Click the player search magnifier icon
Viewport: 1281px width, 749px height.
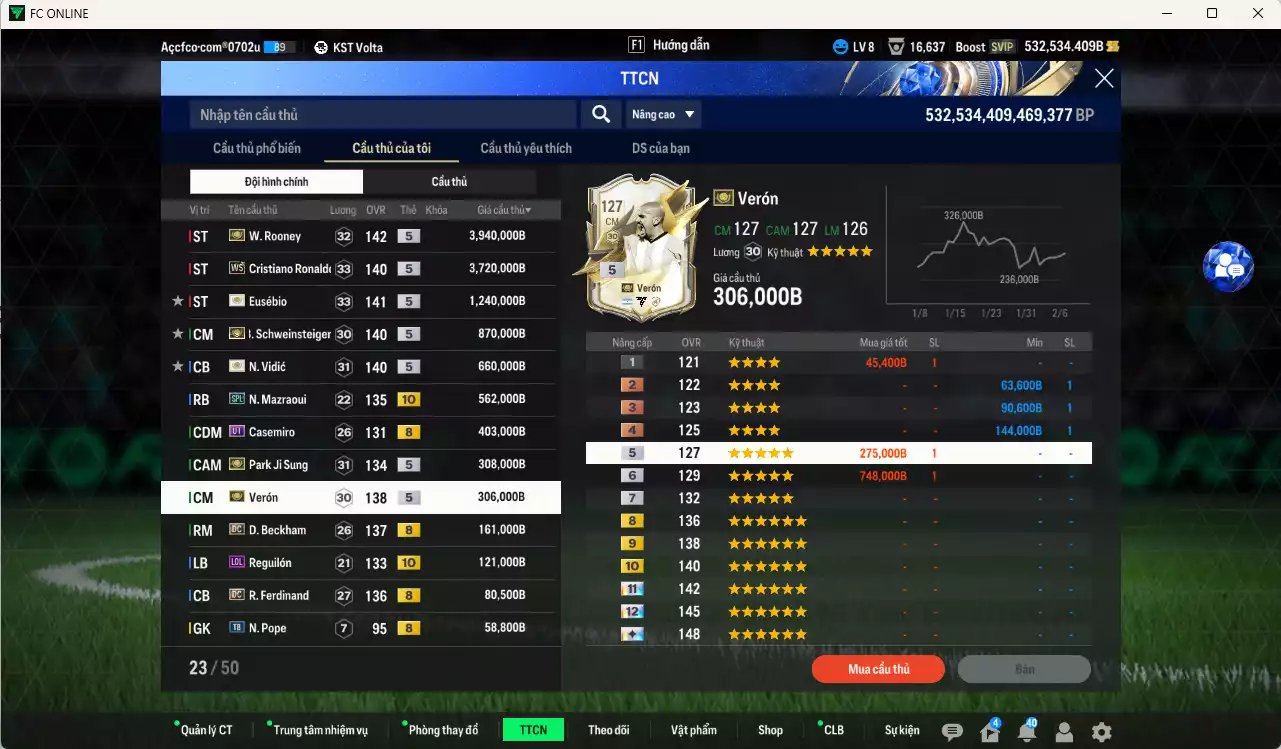pyautogui.click(x=600, y=114)
